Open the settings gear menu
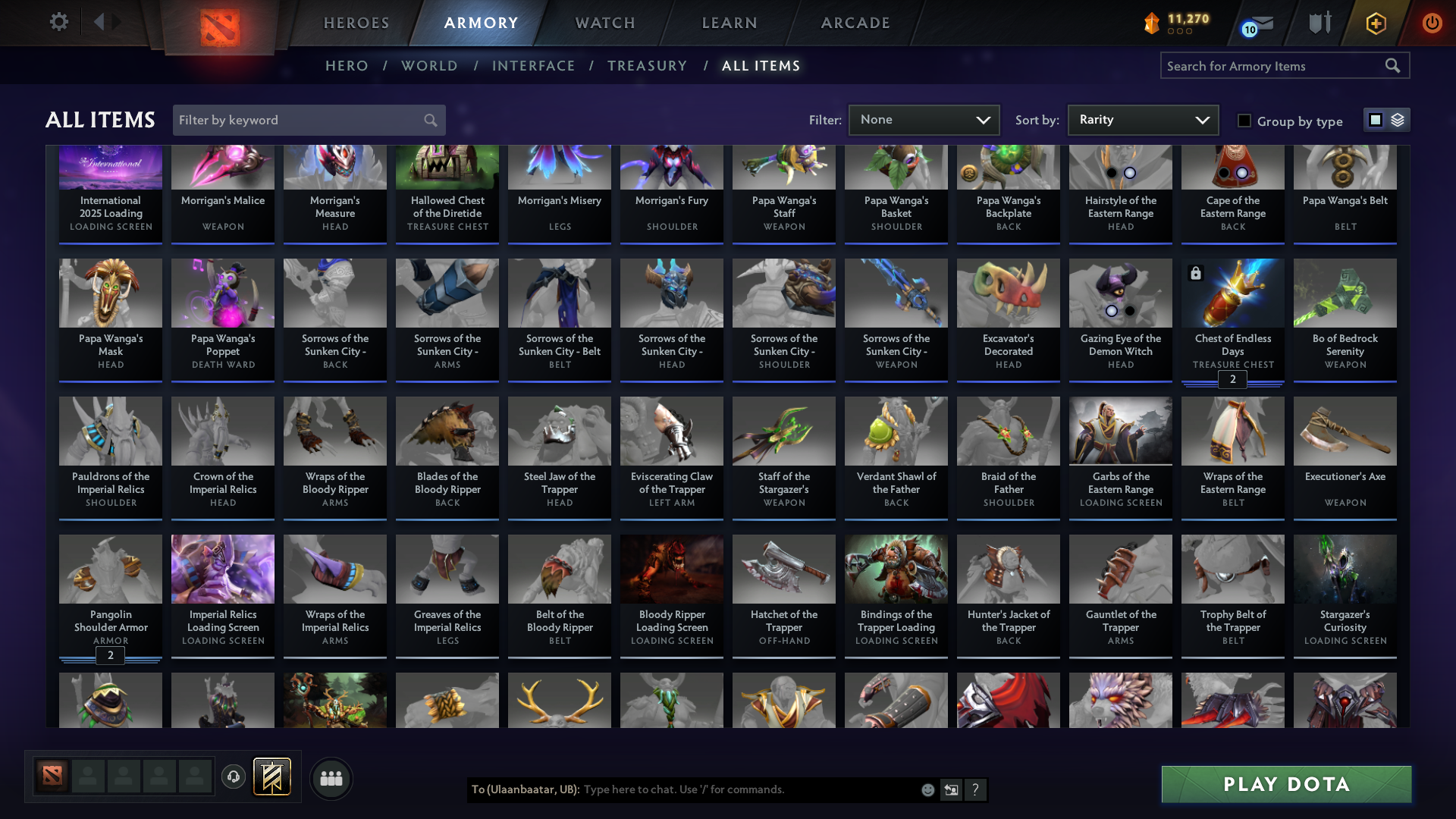 58,22
